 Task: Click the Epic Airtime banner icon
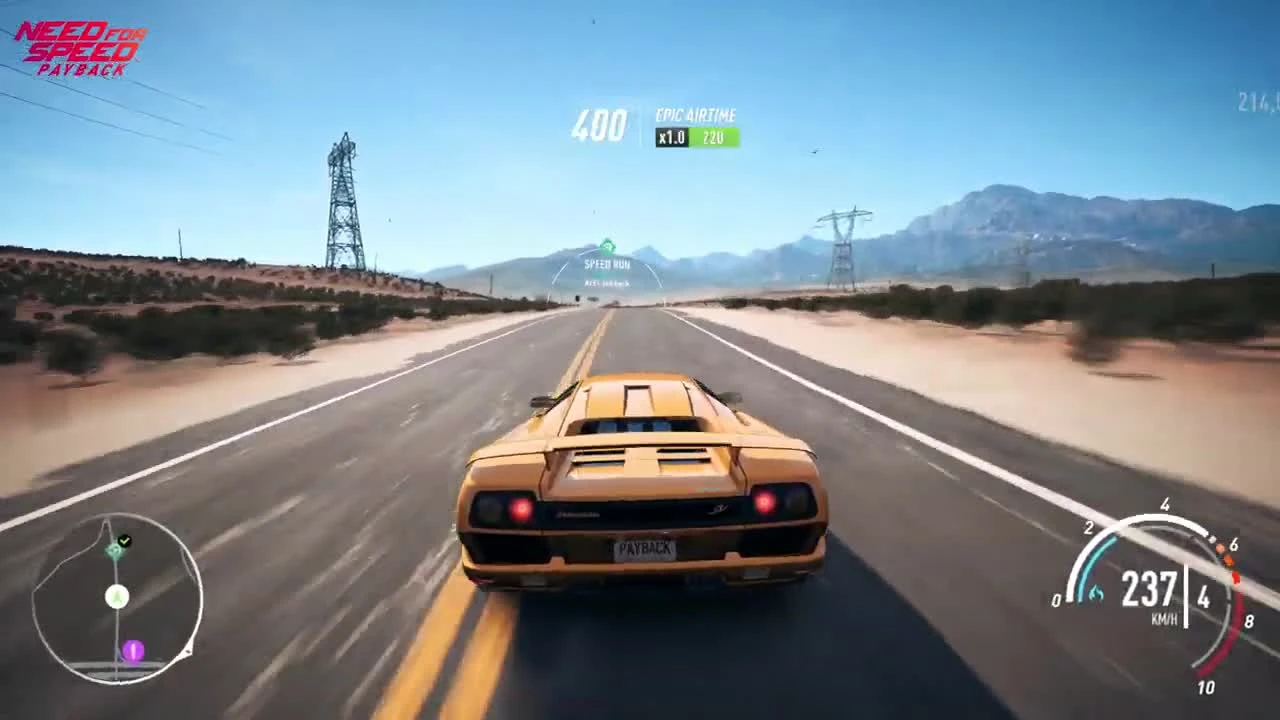[696, 115]
